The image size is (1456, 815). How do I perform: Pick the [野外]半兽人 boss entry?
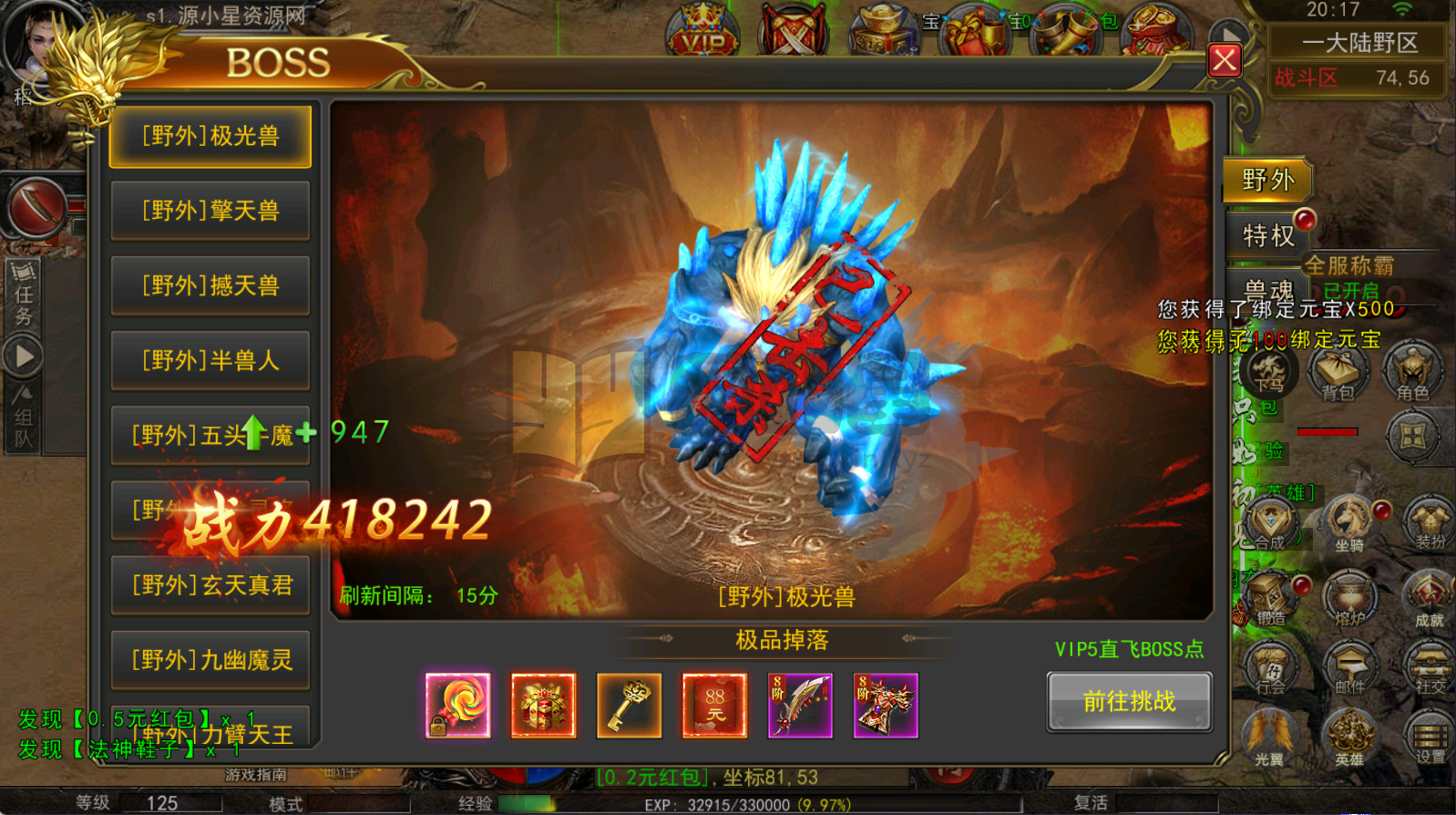210,361
